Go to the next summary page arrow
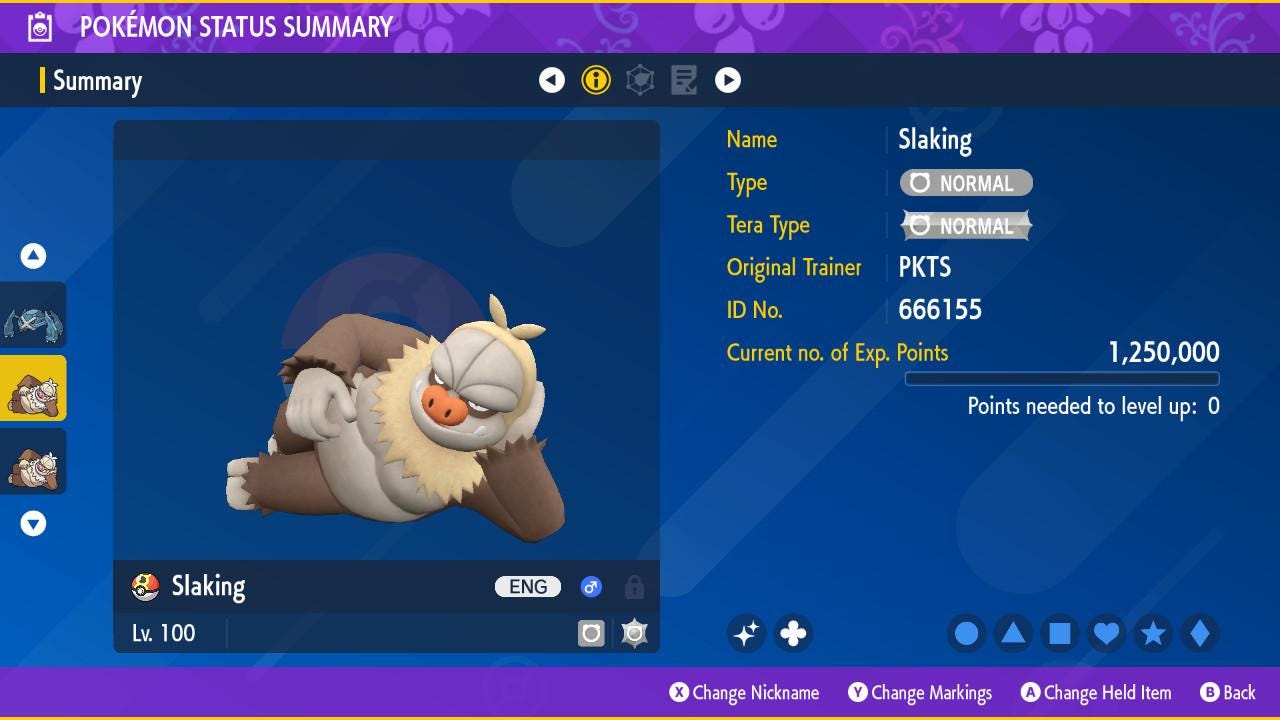 (x=728, y=80)
